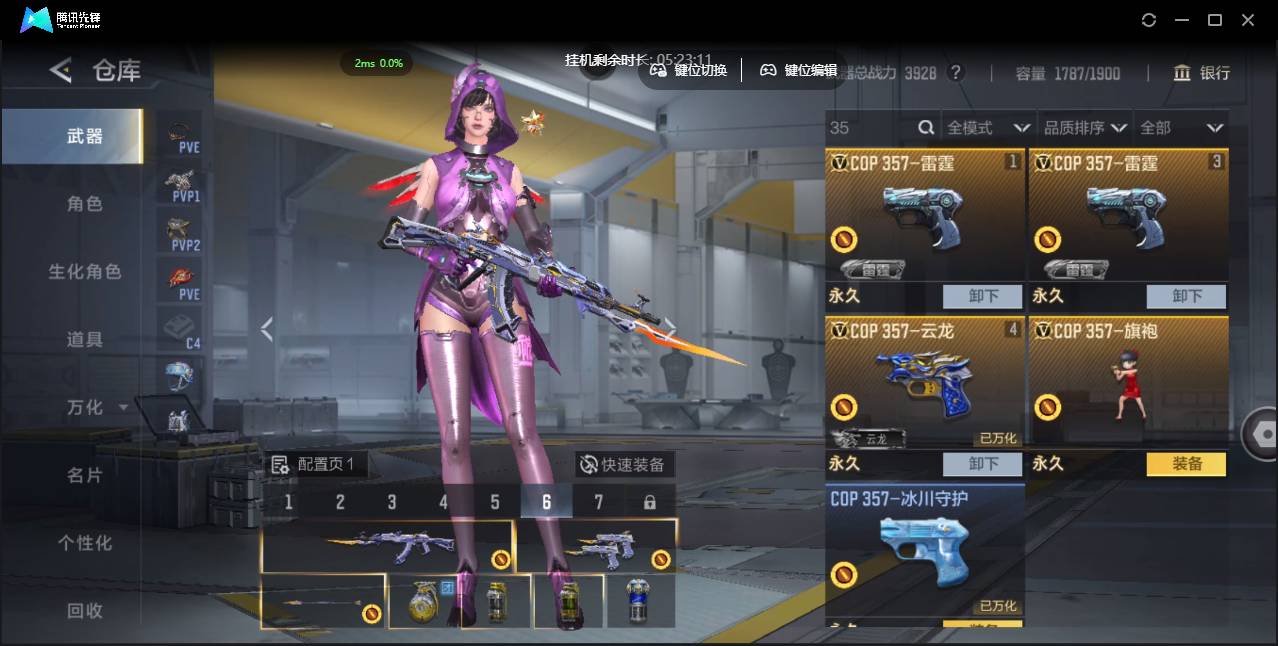
Task: Select the 道具 tab
Action: [x=85, y=340]
